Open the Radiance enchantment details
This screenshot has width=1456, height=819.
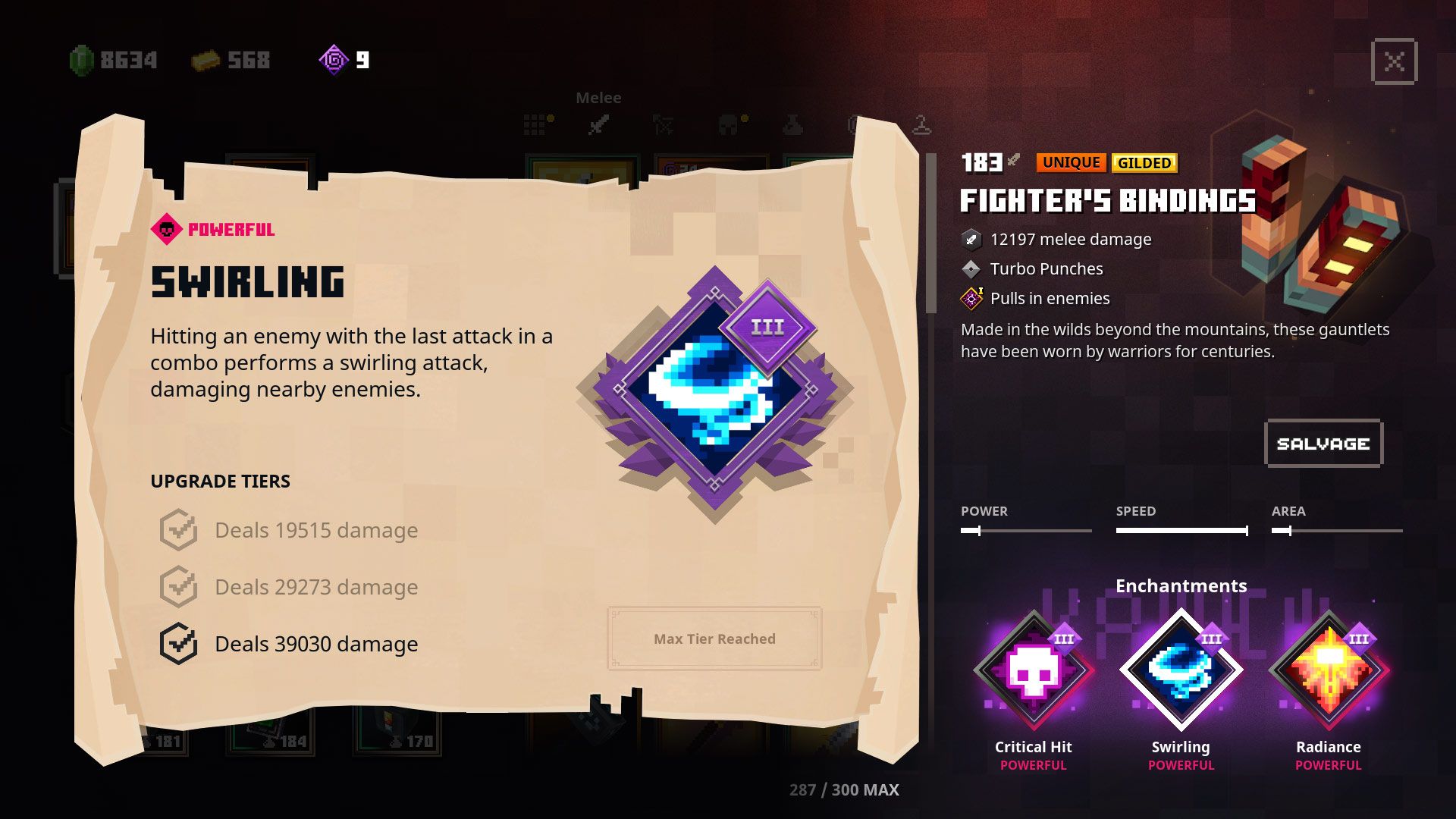tap(1329, 671)
